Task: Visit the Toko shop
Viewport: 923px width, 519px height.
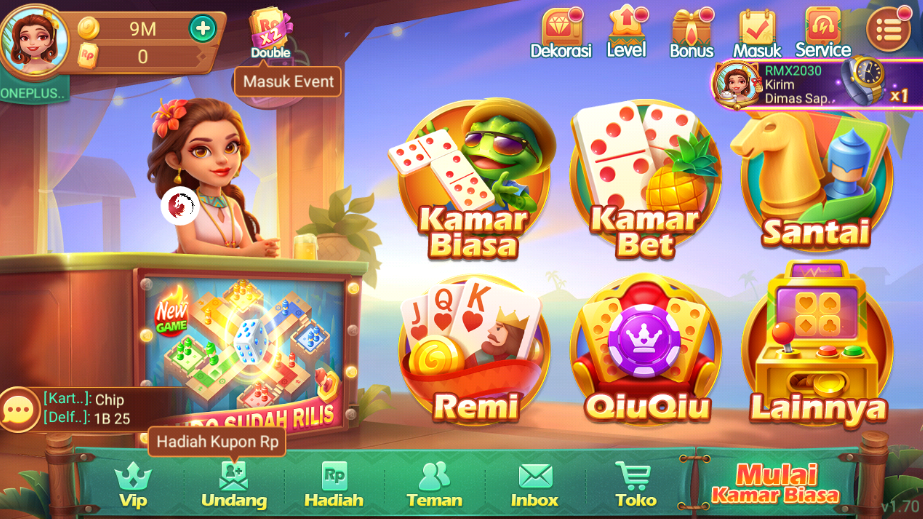Action: pos(635,484)
